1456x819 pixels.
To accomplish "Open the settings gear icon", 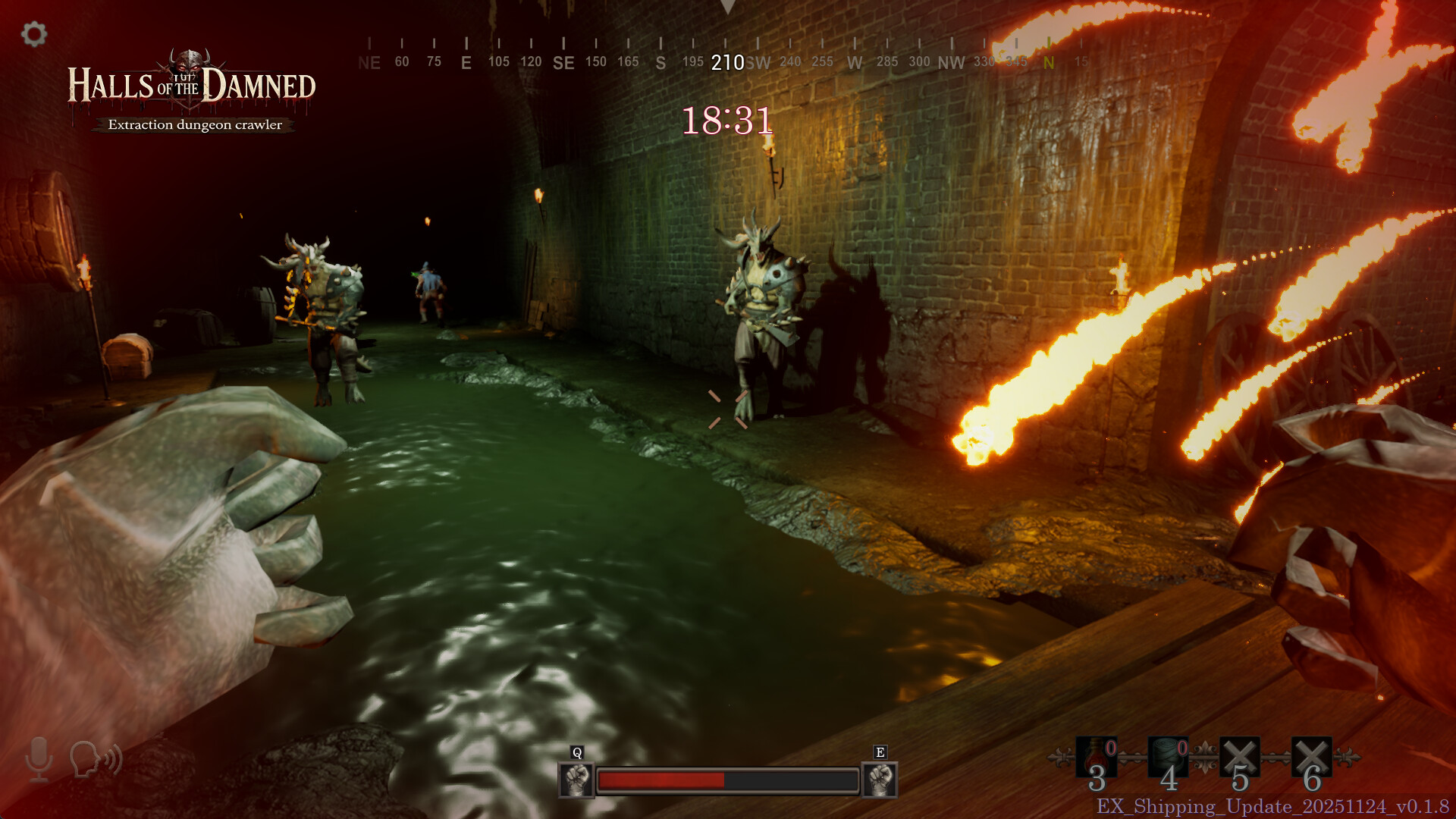I will point(34,34).
